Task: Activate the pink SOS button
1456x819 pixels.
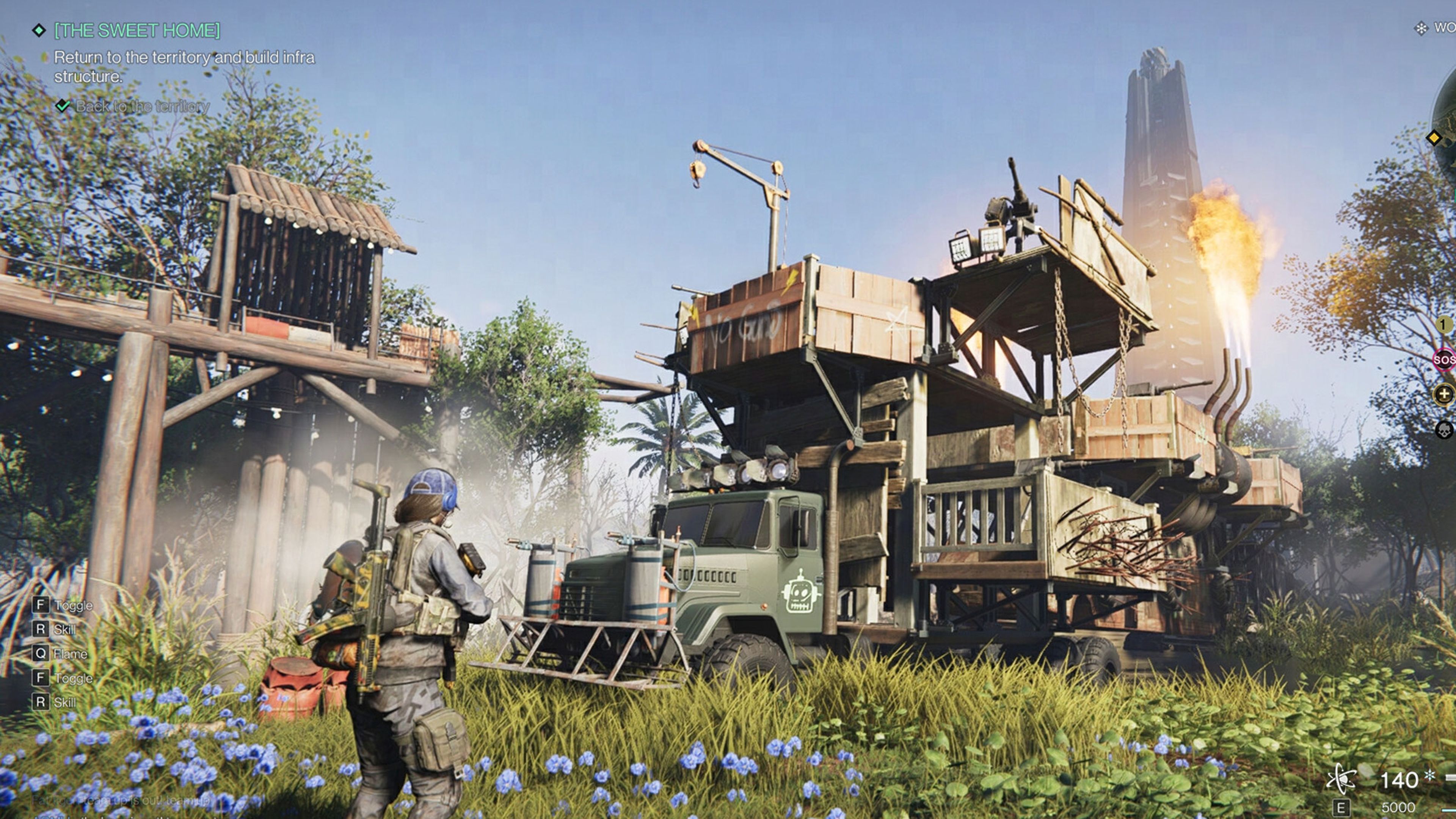Action: [x=1444, y=359]
